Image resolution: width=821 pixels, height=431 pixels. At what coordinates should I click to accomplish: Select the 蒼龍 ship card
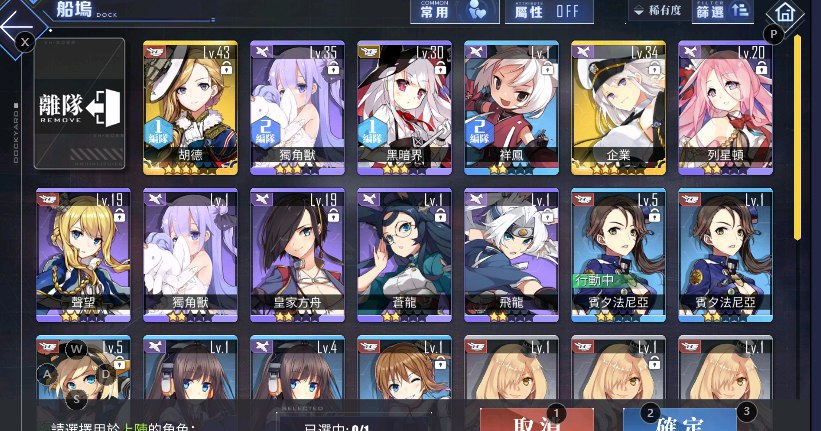coord(405,255)
